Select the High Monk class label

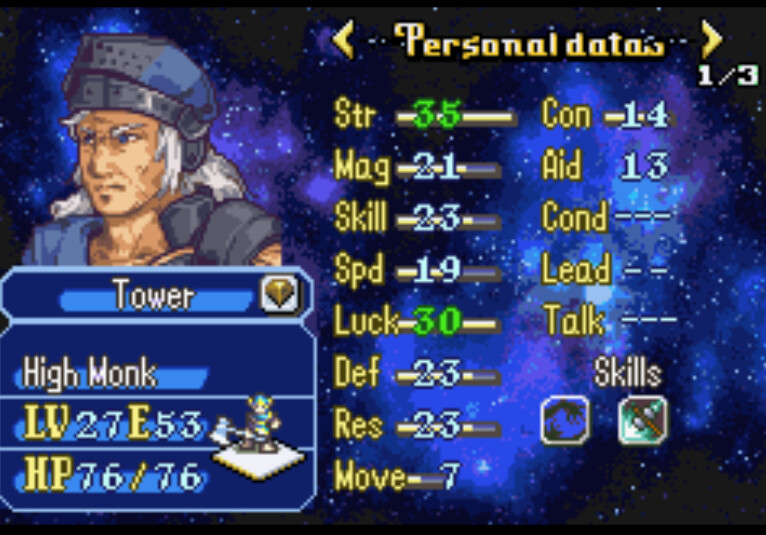(x=90, y=374)
